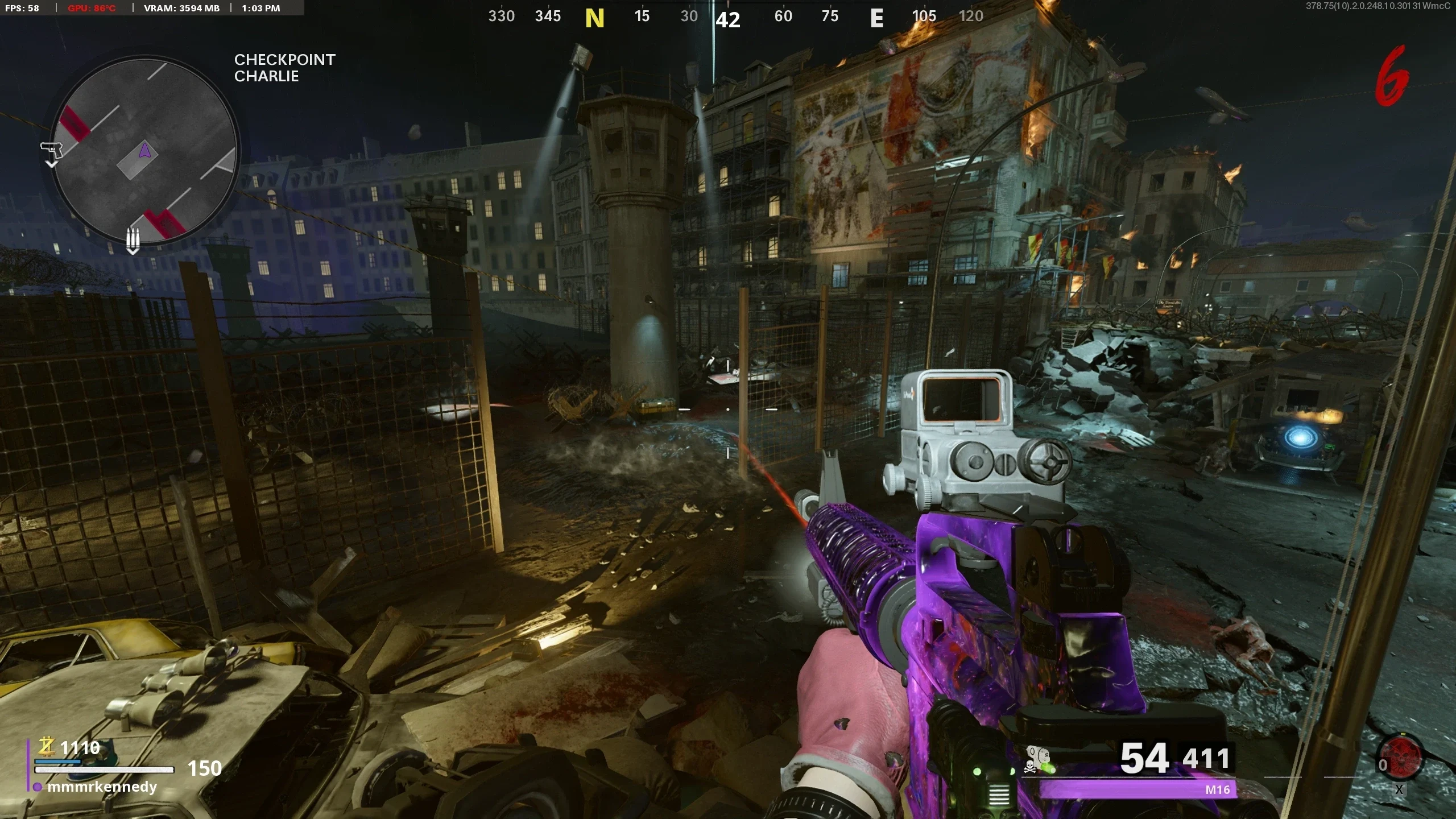
Task: Click the circular minimap
Action: pos(144,151)
